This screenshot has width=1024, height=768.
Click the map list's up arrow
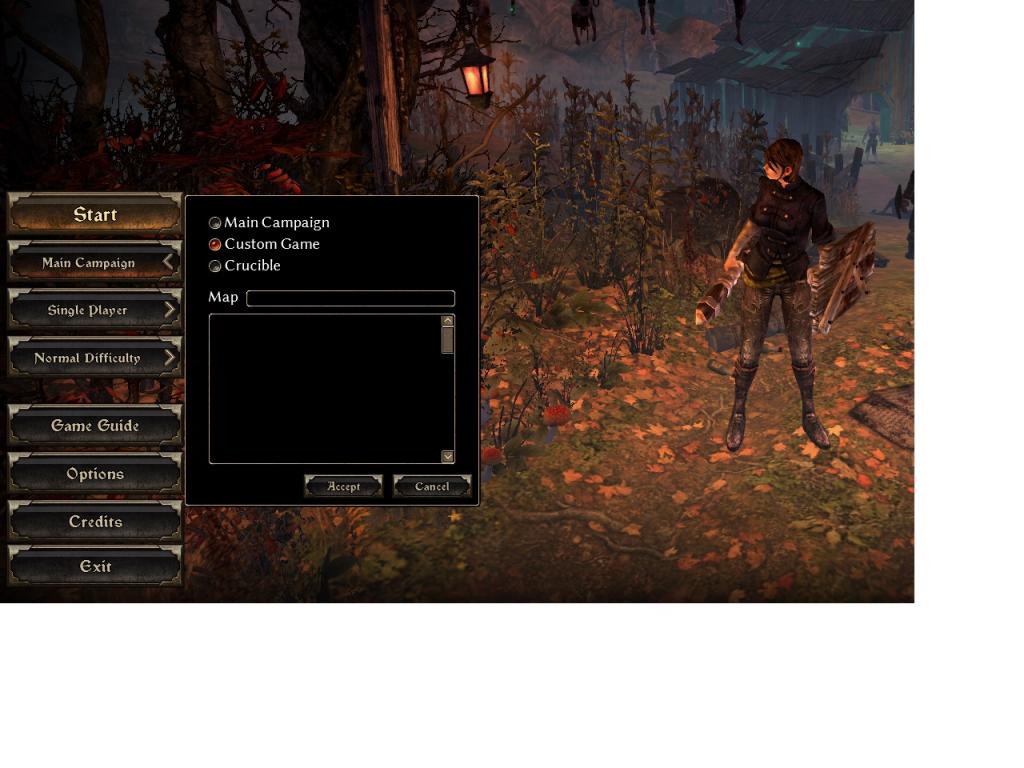tap(447, 321)
